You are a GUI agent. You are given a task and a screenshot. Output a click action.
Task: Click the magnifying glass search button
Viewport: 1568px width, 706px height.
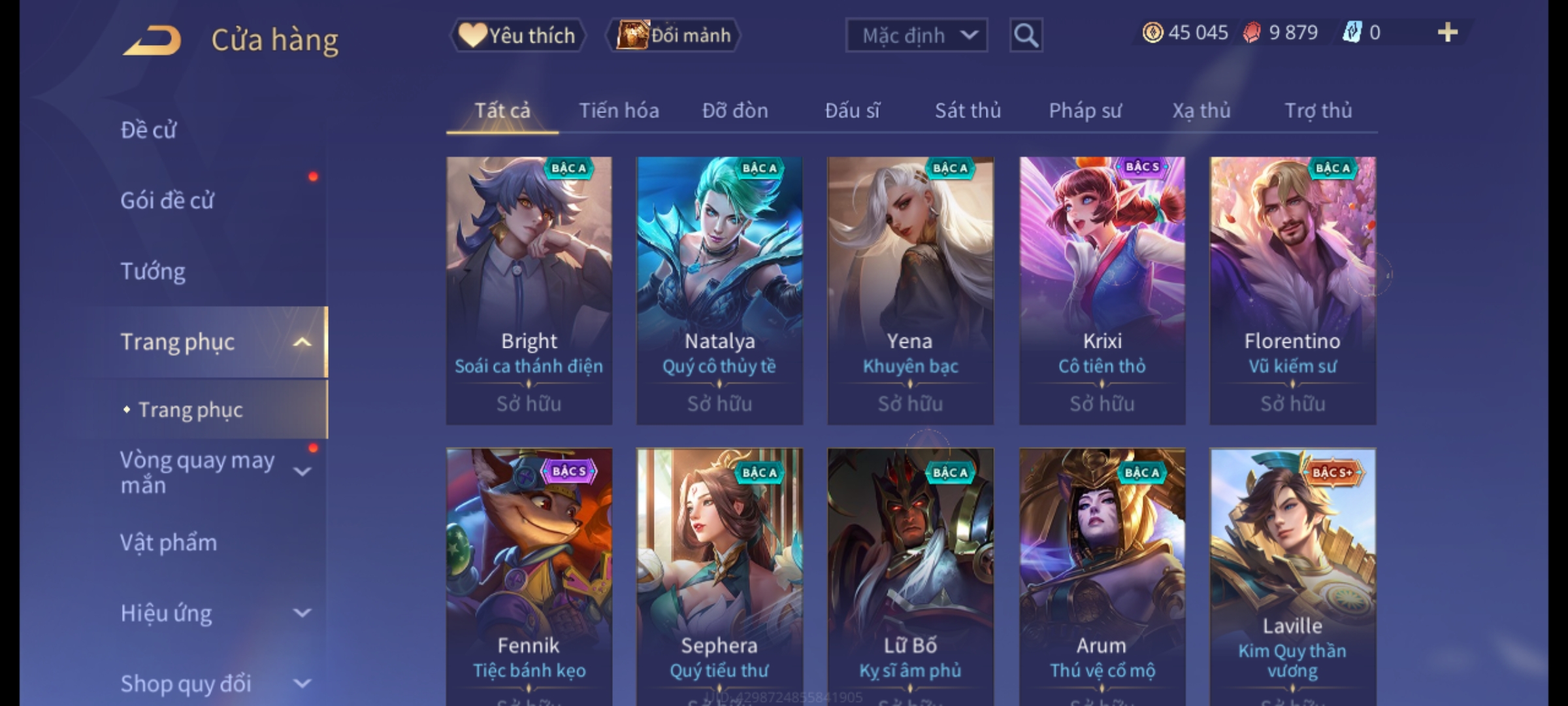1026,35
